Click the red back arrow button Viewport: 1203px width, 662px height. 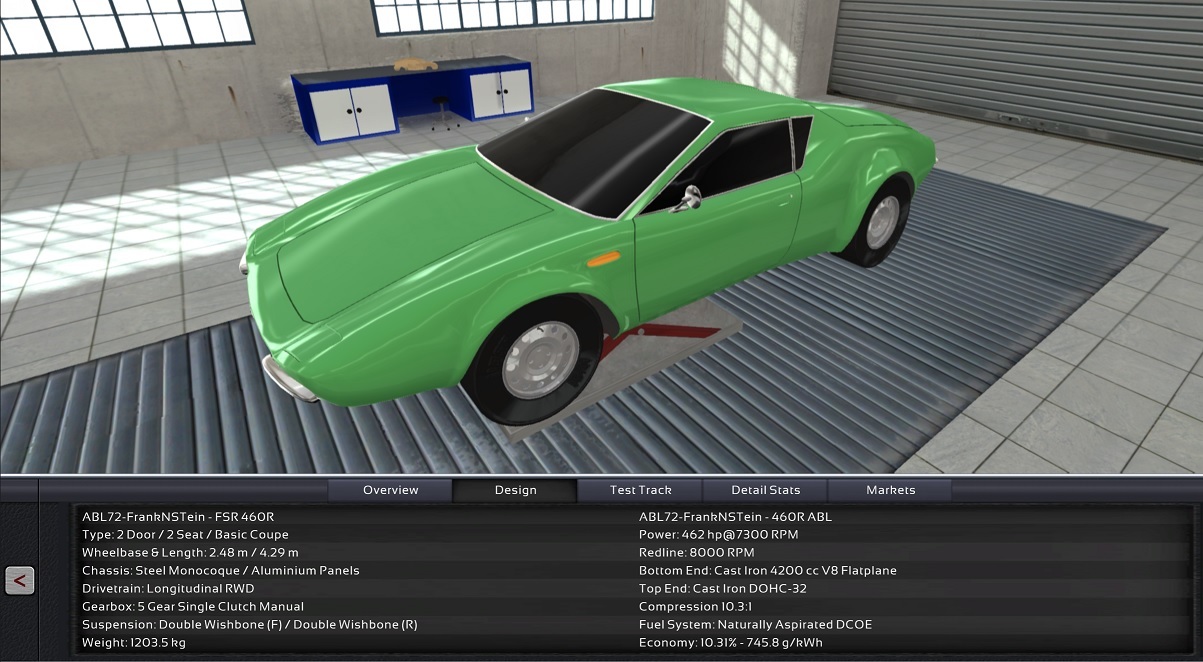[x=20, y=580]
